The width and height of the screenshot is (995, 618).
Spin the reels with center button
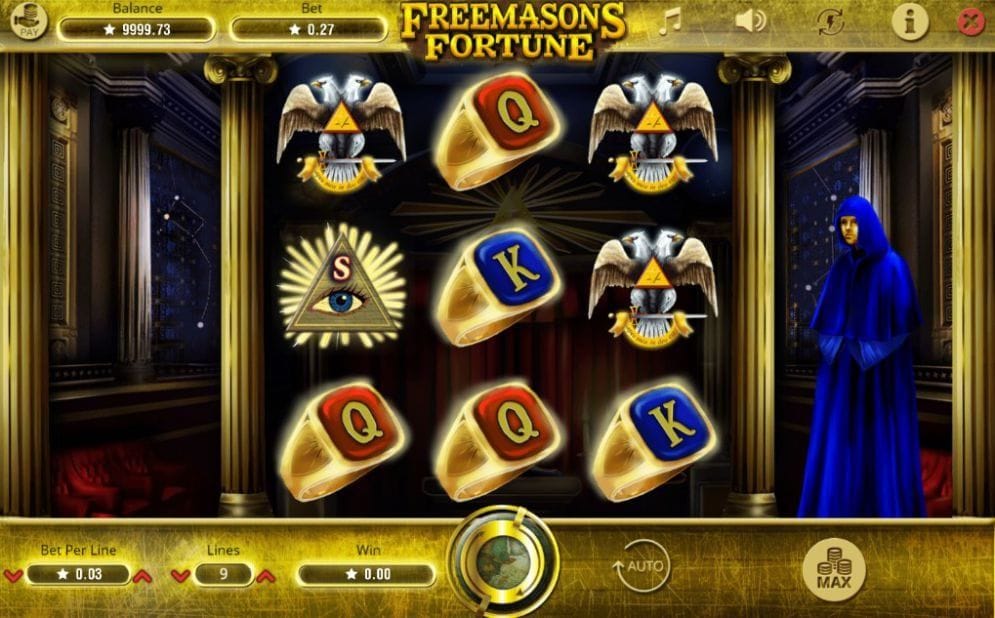[502, 560]
